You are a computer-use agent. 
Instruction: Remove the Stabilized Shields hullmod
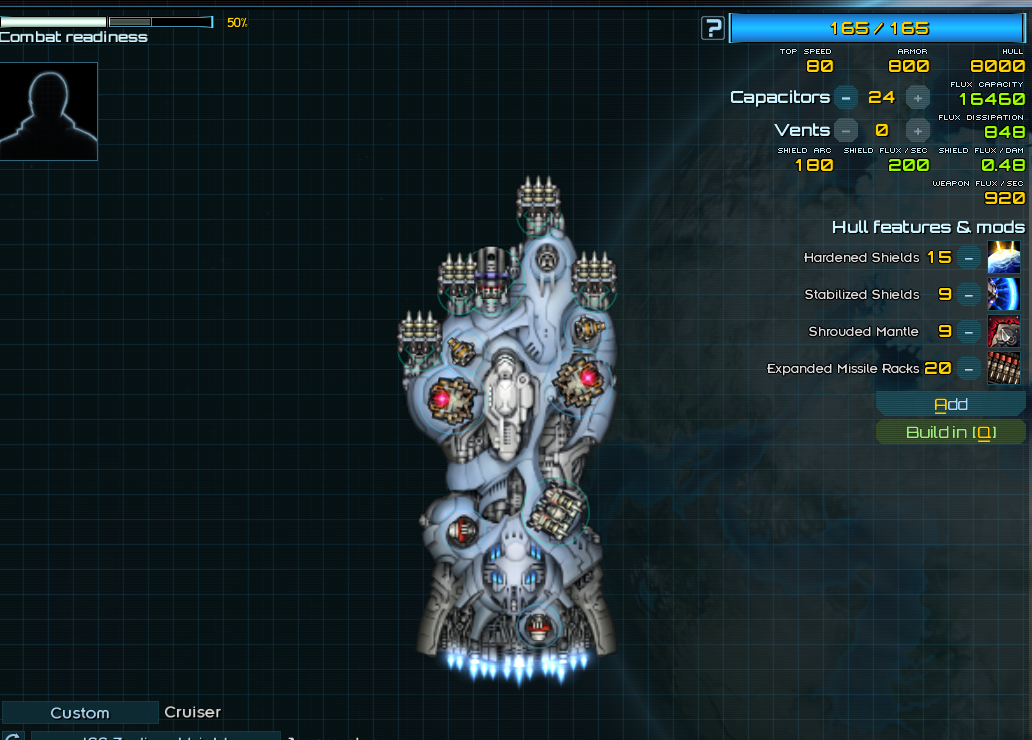click(x=968, y=295)
